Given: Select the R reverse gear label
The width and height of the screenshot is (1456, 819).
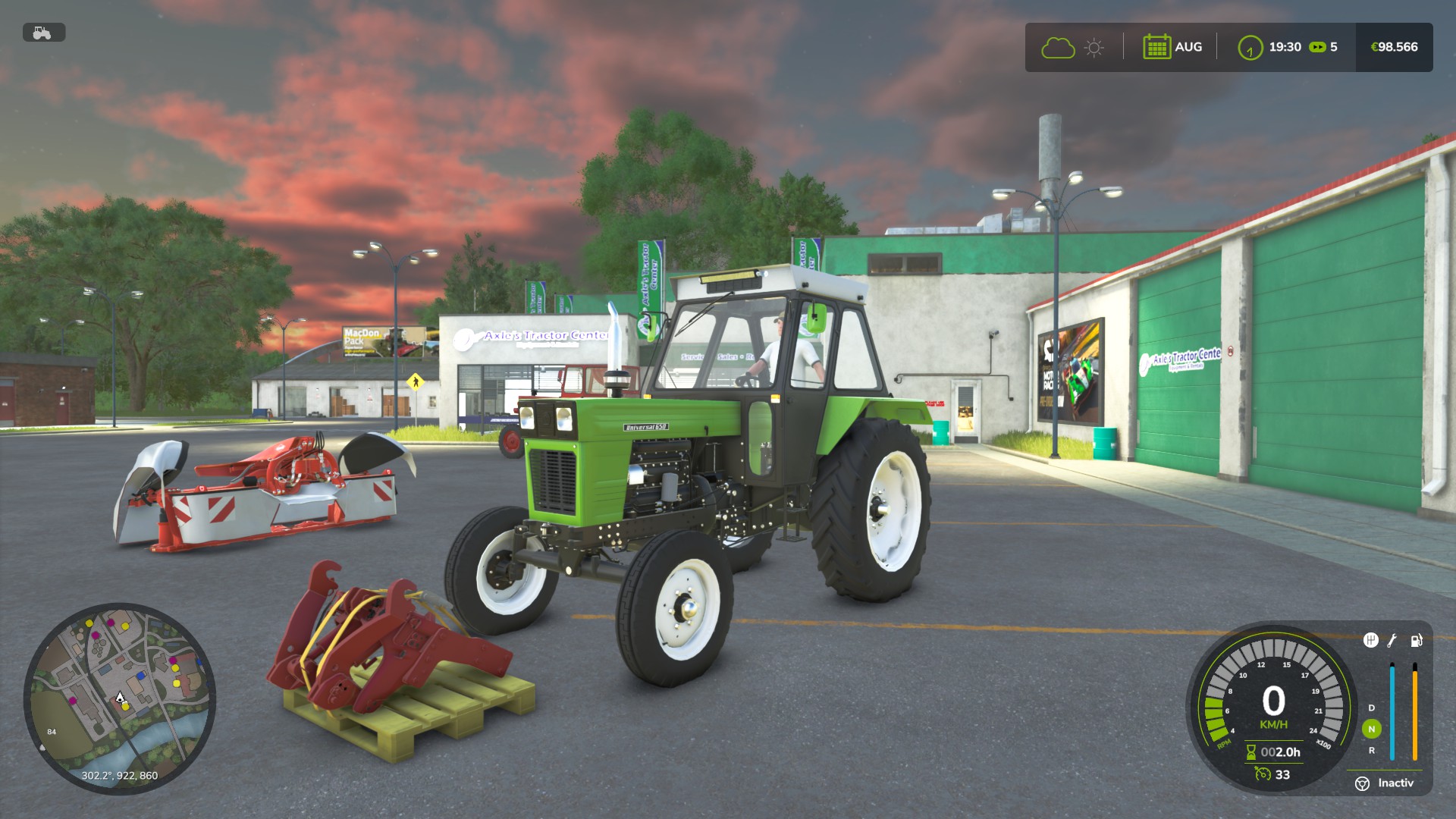Looking at the screenshot, I should [x=1373, y=751].
